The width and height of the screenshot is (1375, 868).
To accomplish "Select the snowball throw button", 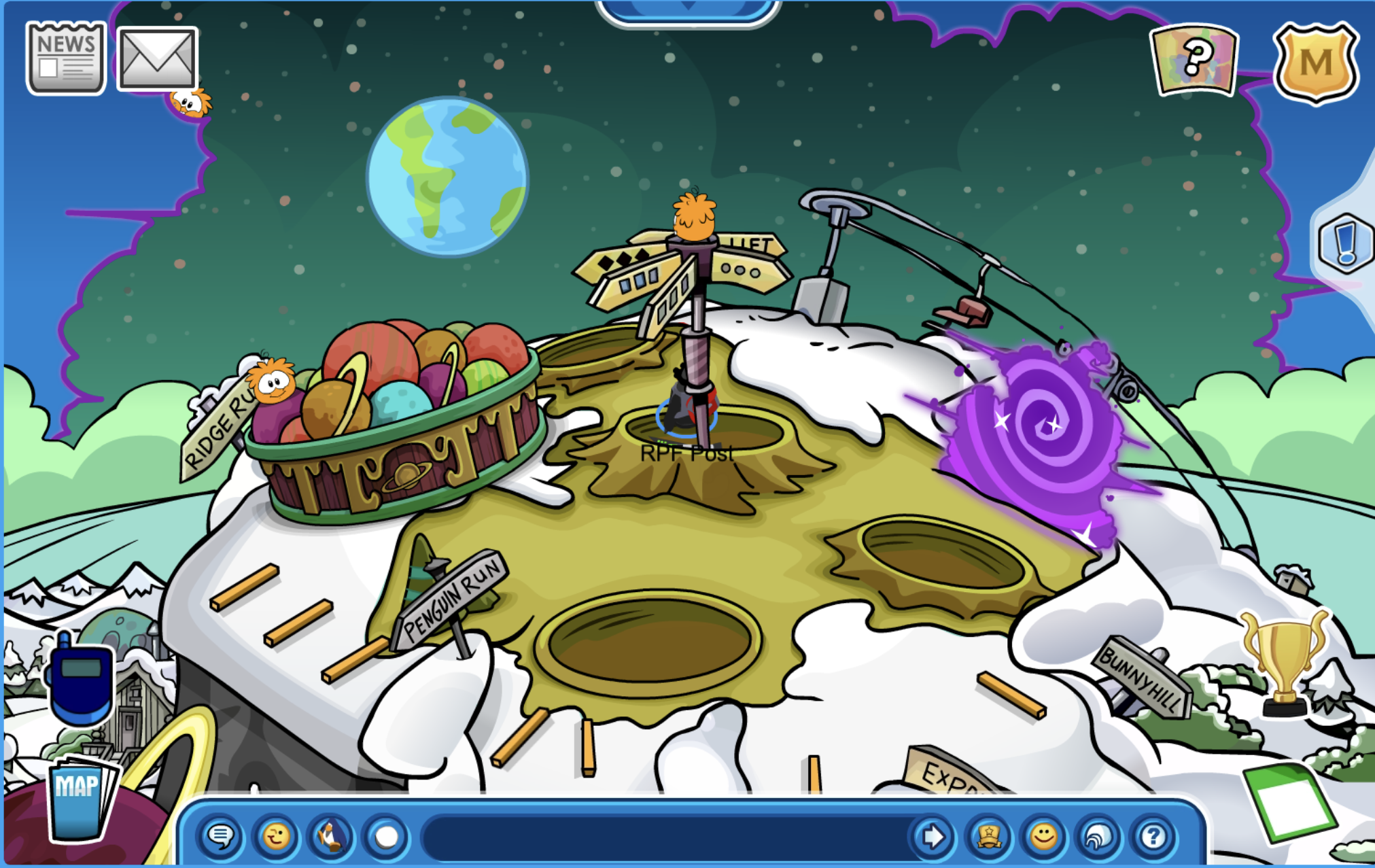I will [386, 836].
